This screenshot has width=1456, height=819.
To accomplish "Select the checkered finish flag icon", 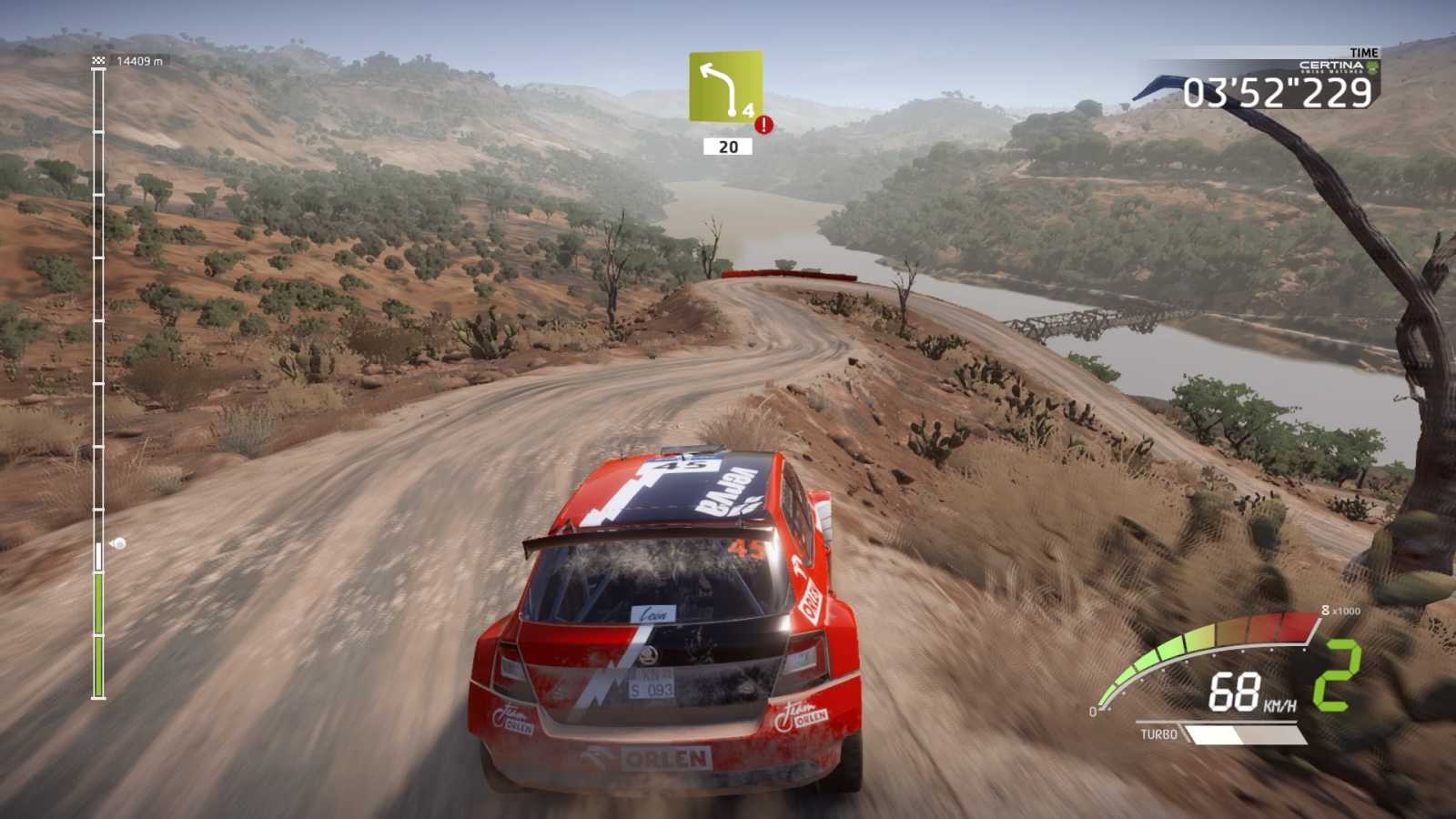I will pos(99,61).
